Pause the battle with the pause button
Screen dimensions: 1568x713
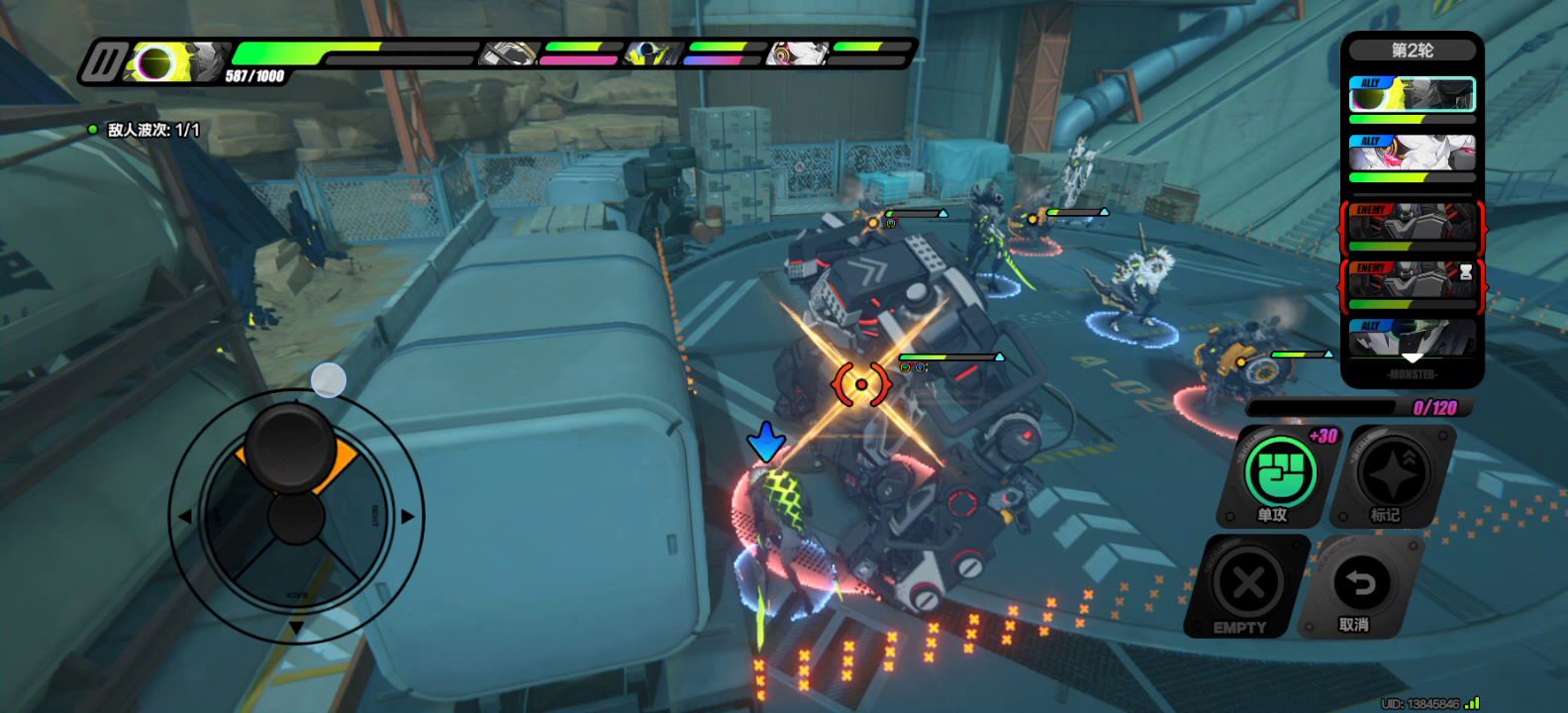(x=103, y=62)
